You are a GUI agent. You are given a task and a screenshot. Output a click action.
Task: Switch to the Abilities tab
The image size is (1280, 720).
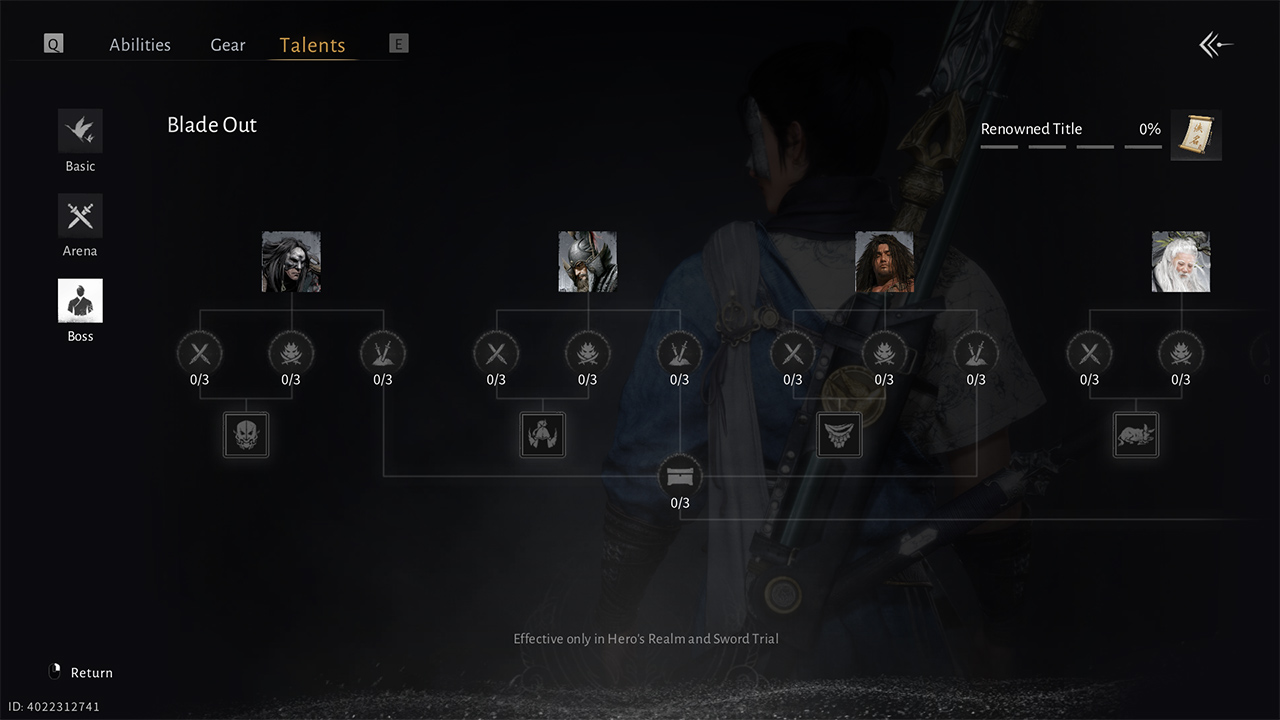[140, 45]
